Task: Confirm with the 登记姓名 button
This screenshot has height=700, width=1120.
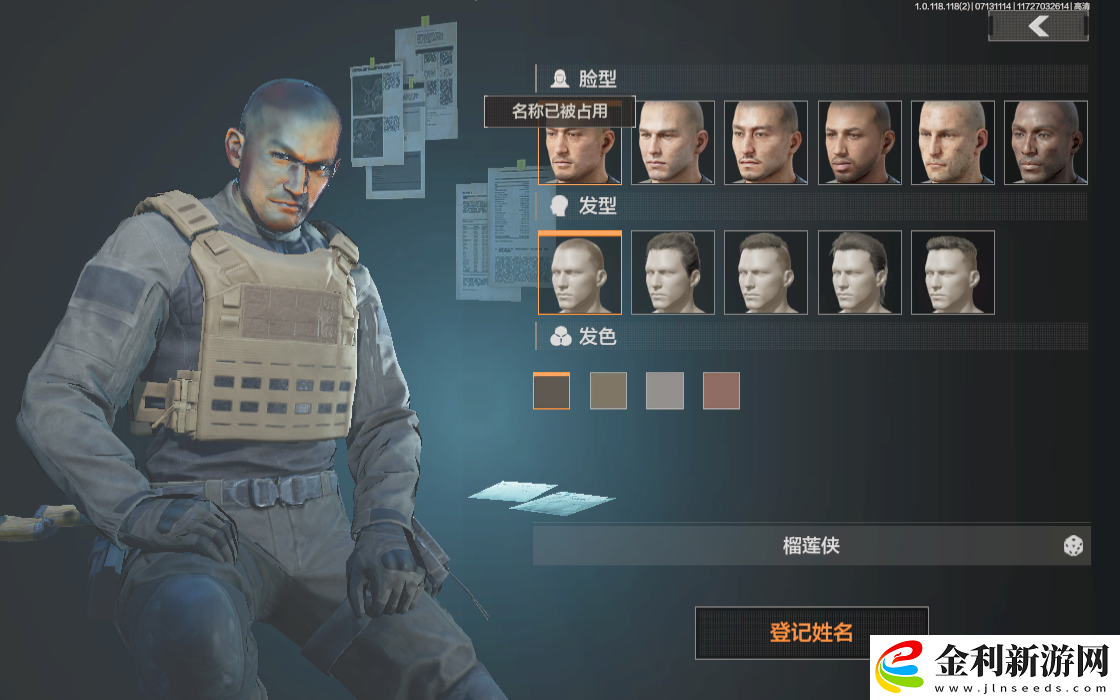Action: click(811, 632)
